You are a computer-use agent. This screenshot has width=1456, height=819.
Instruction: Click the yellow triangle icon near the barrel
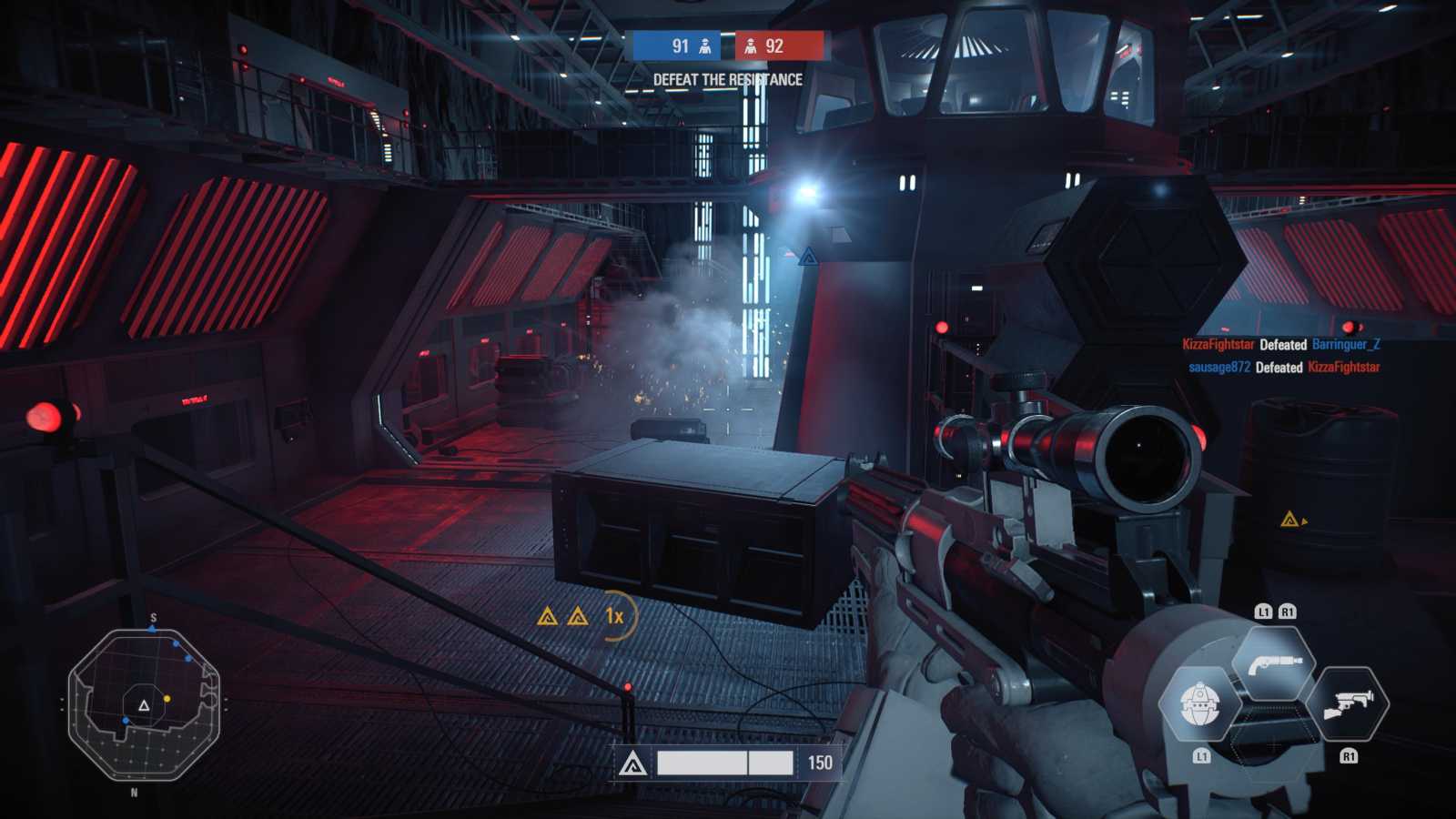1291,518
